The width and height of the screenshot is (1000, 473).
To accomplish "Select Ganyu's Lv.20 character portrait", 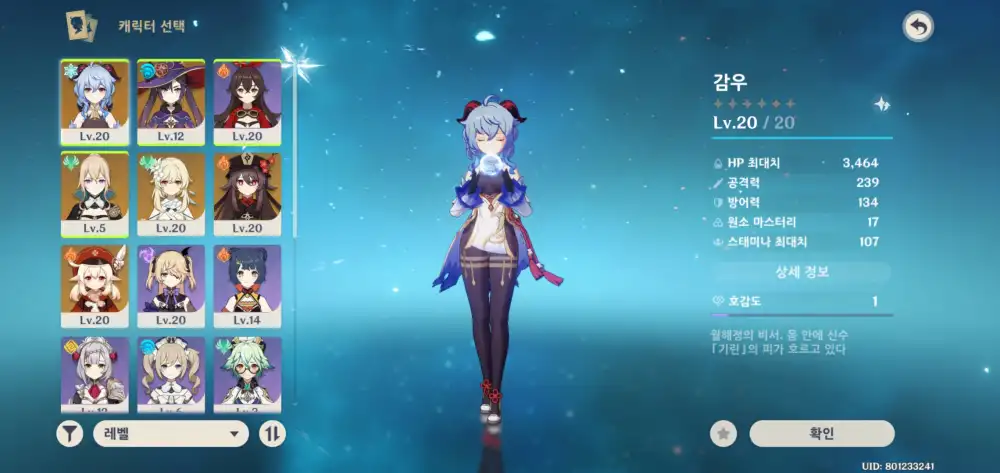I will (95, 101).
